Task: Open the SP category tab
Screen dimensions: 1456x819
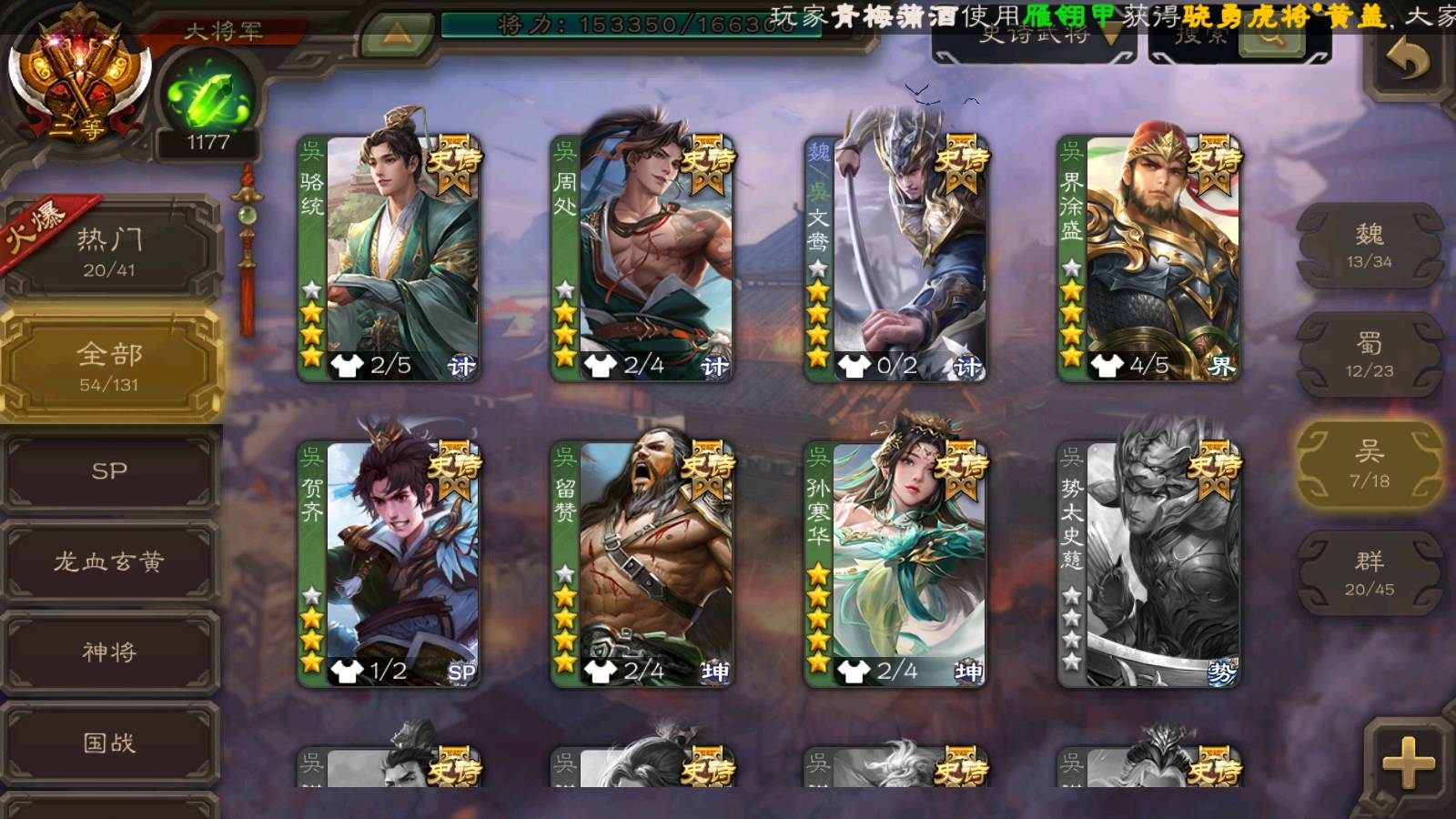Action: click(109, 470)
